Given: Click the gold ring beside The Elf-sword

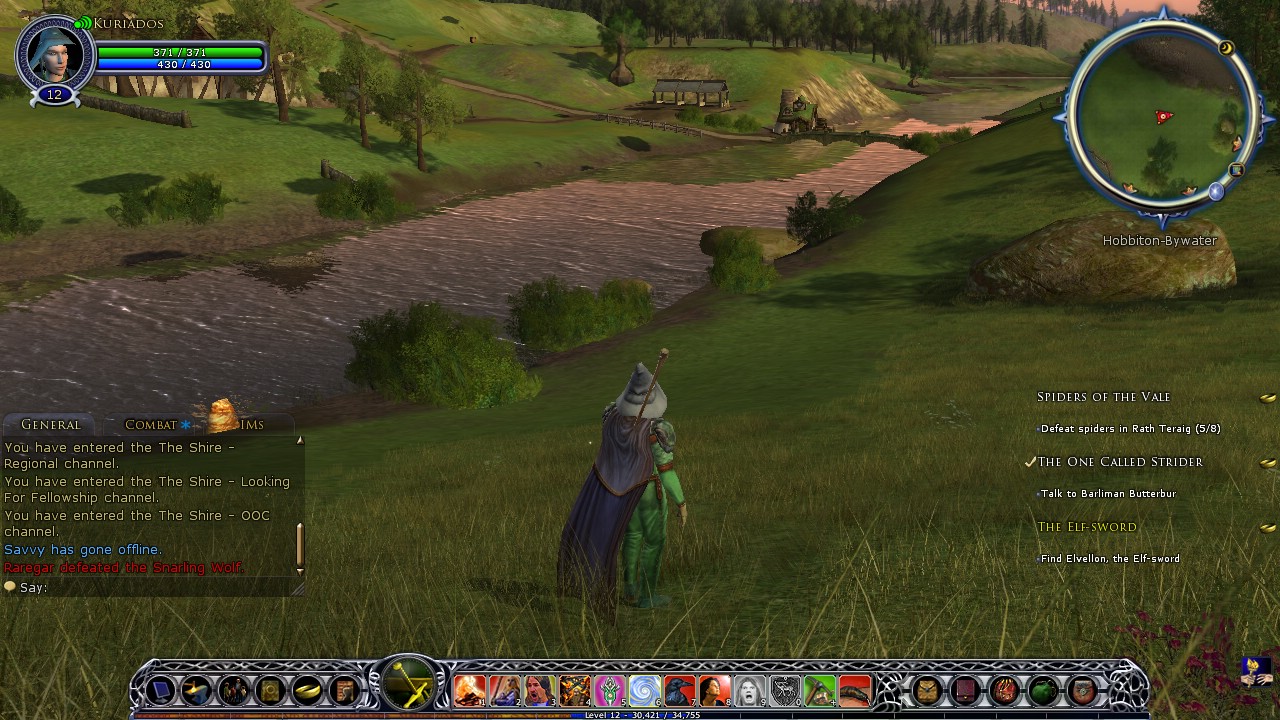Looking at the screenshot, I should 1267,528.
